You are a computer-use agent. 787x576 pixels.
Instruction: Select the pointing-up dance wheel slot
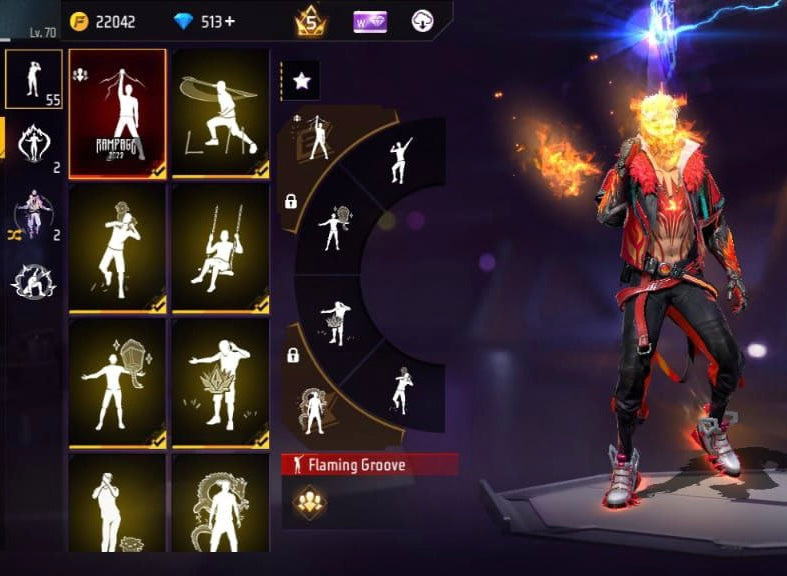[x=399, y=160]
